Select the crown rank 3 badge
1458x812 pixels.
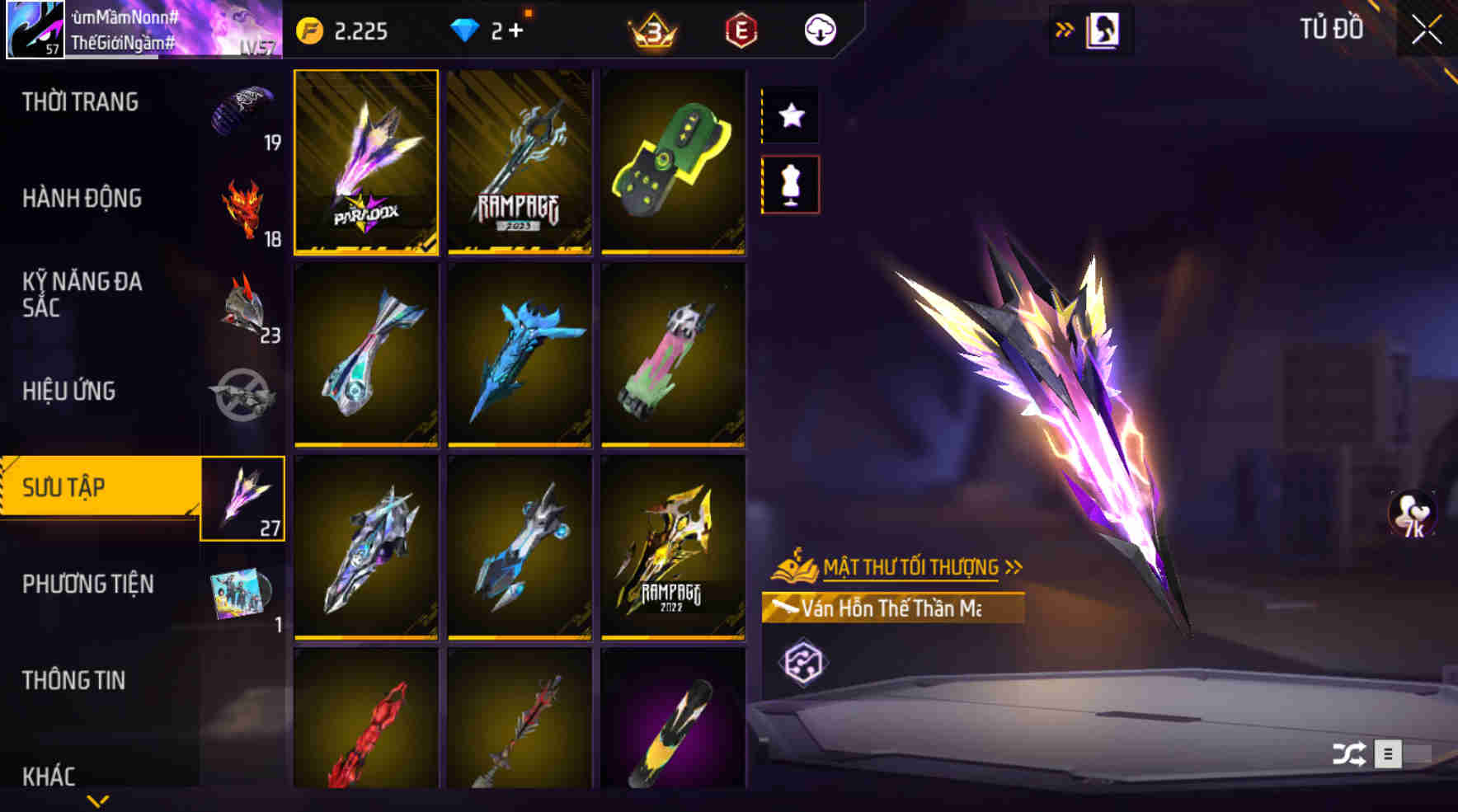[x=655, y=31]
